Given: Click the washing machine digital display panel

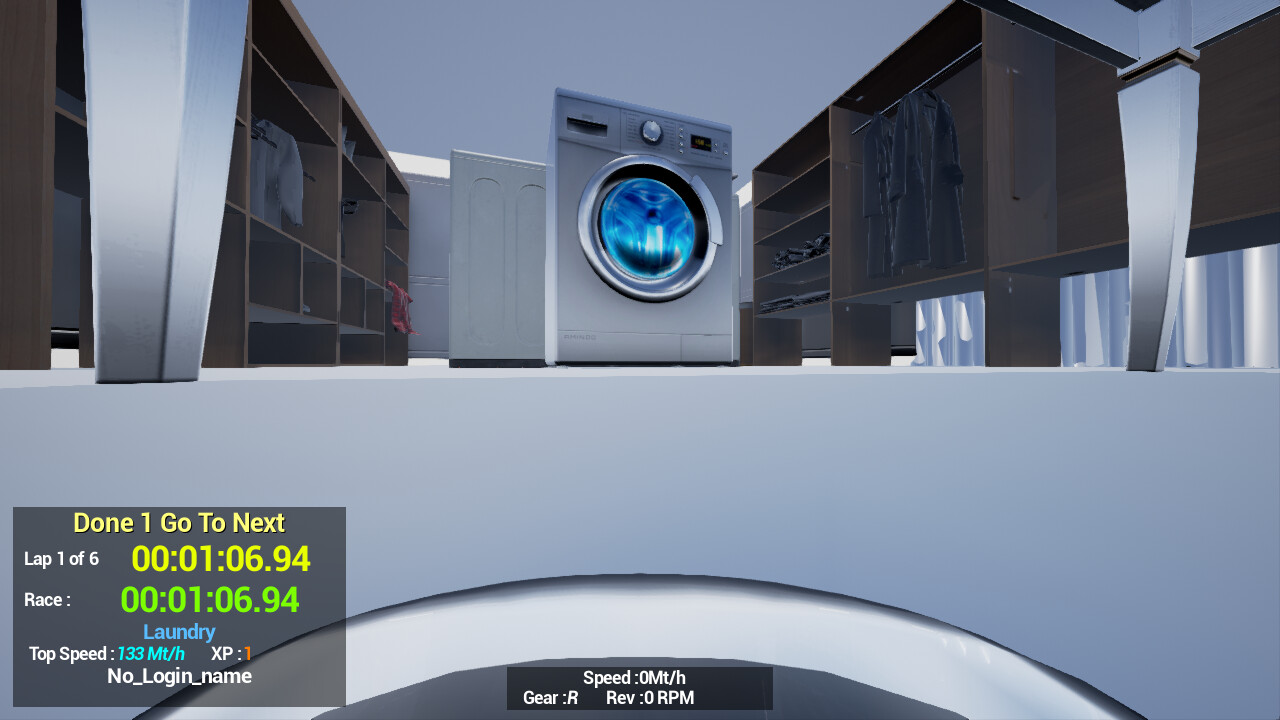Looking at the screenshot, I should 700,142.
